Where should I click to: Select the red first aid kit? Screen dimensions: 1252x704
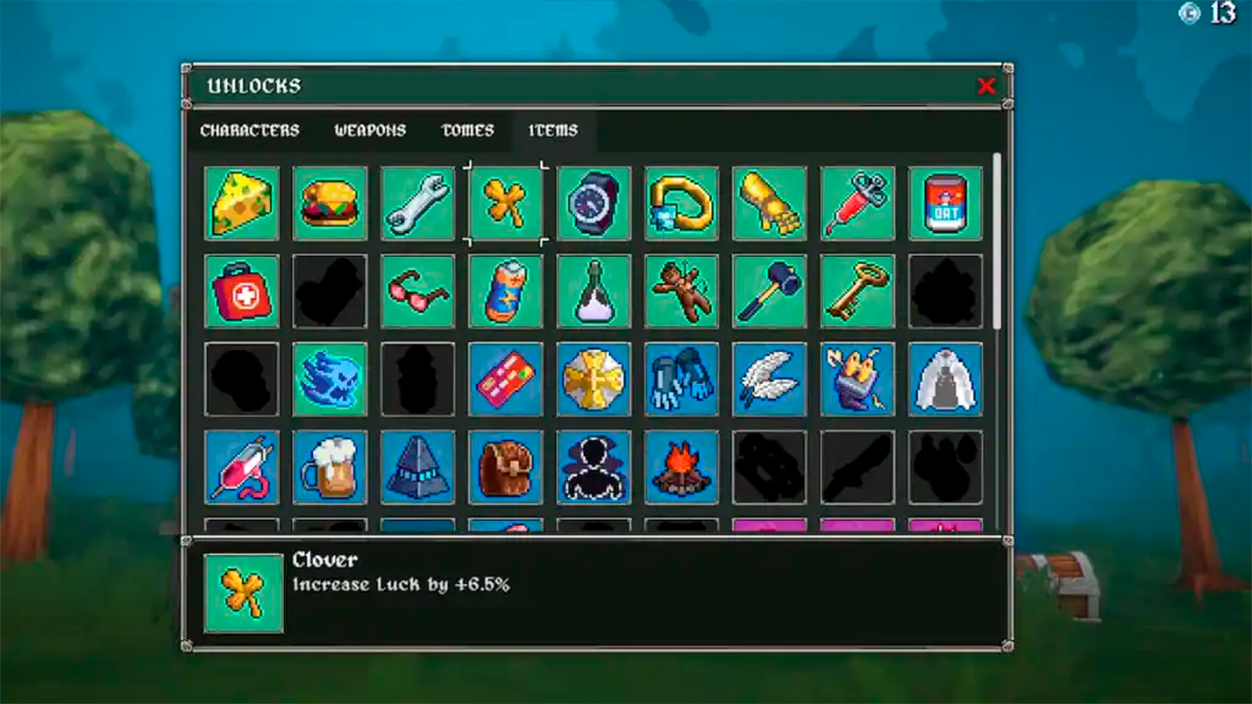242,292
